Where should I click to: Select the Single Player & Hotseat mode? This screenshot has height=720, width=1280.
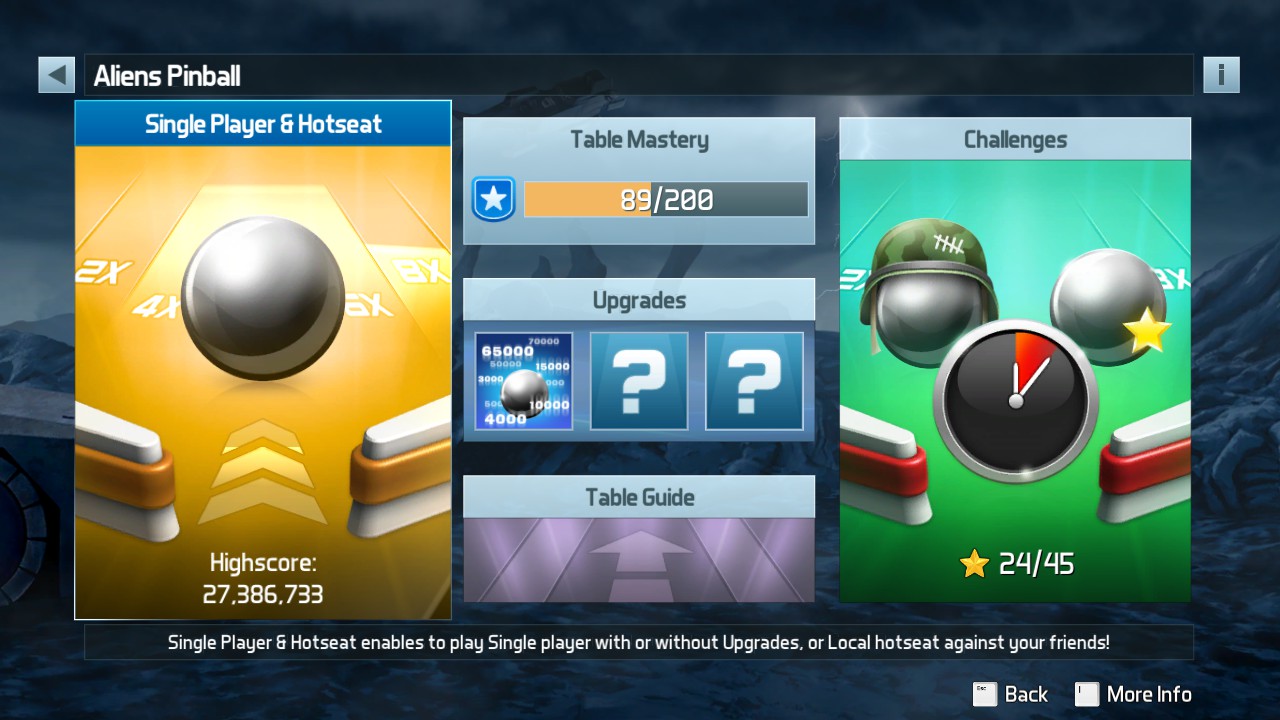(263, 360)
